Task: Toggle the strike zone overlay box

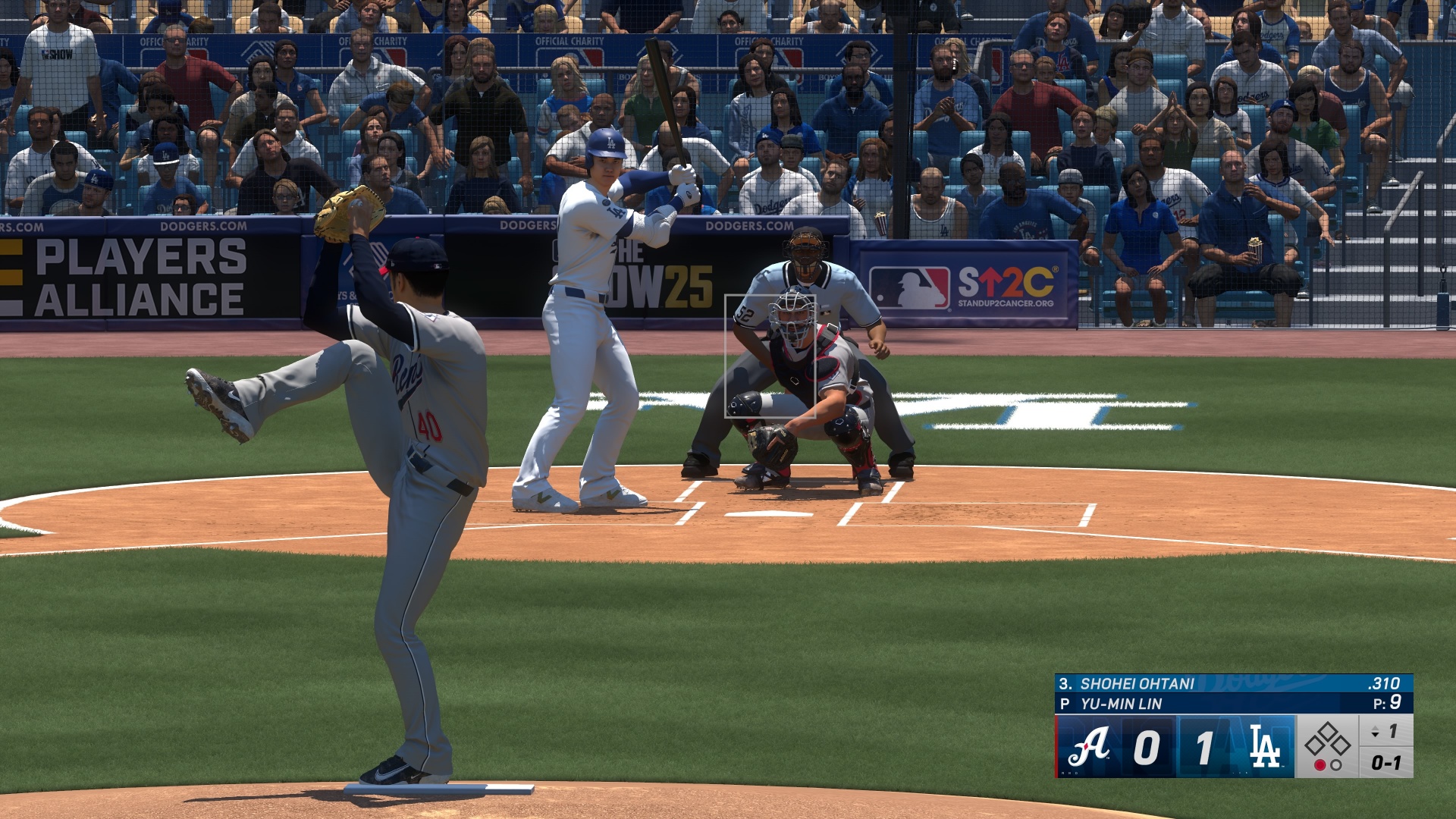Action: [x=771, y=356]
